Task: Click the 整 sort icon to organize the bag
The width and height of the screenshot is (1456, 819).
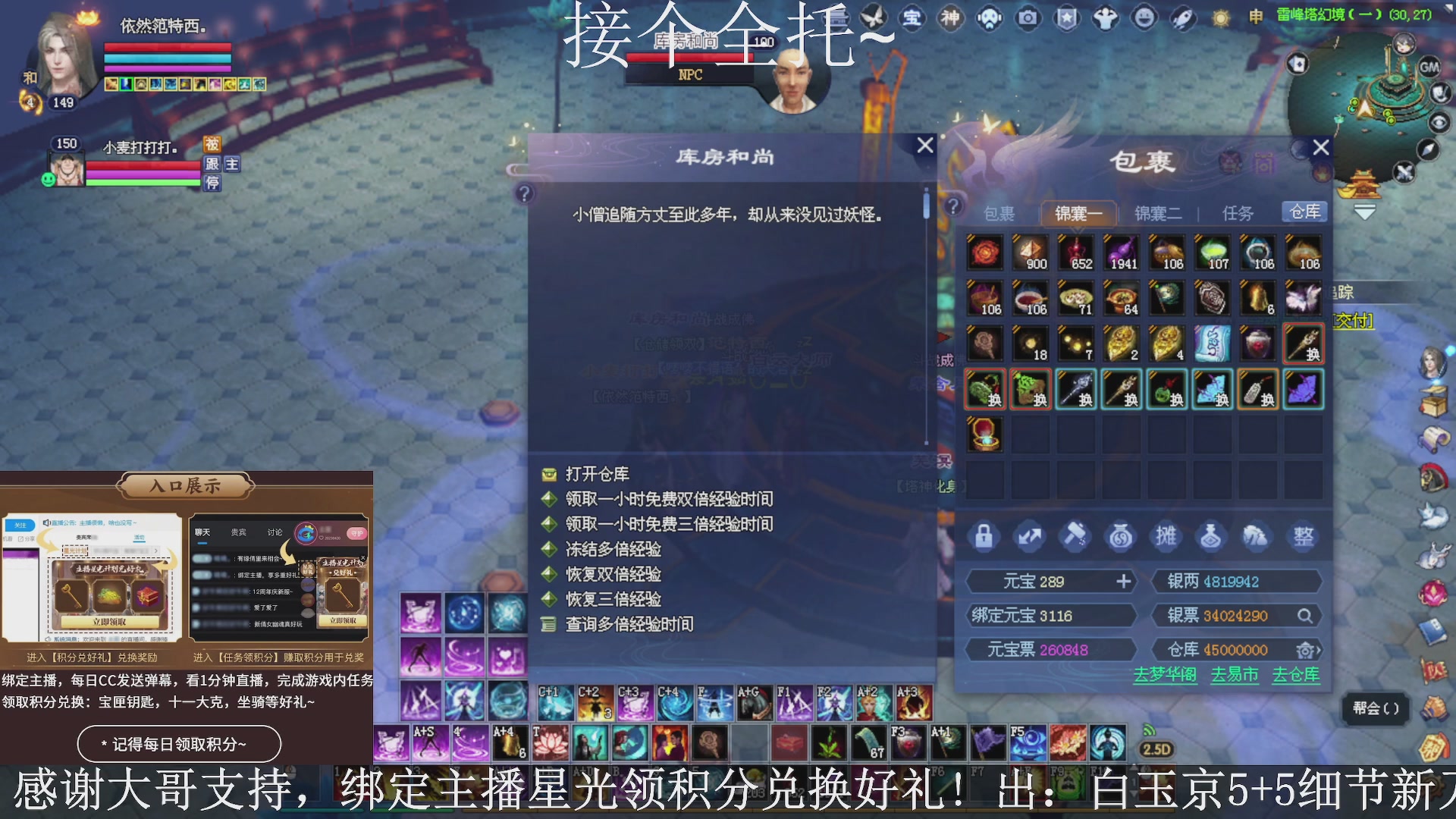Action: pyautogui.click(x=1304, y=536)
